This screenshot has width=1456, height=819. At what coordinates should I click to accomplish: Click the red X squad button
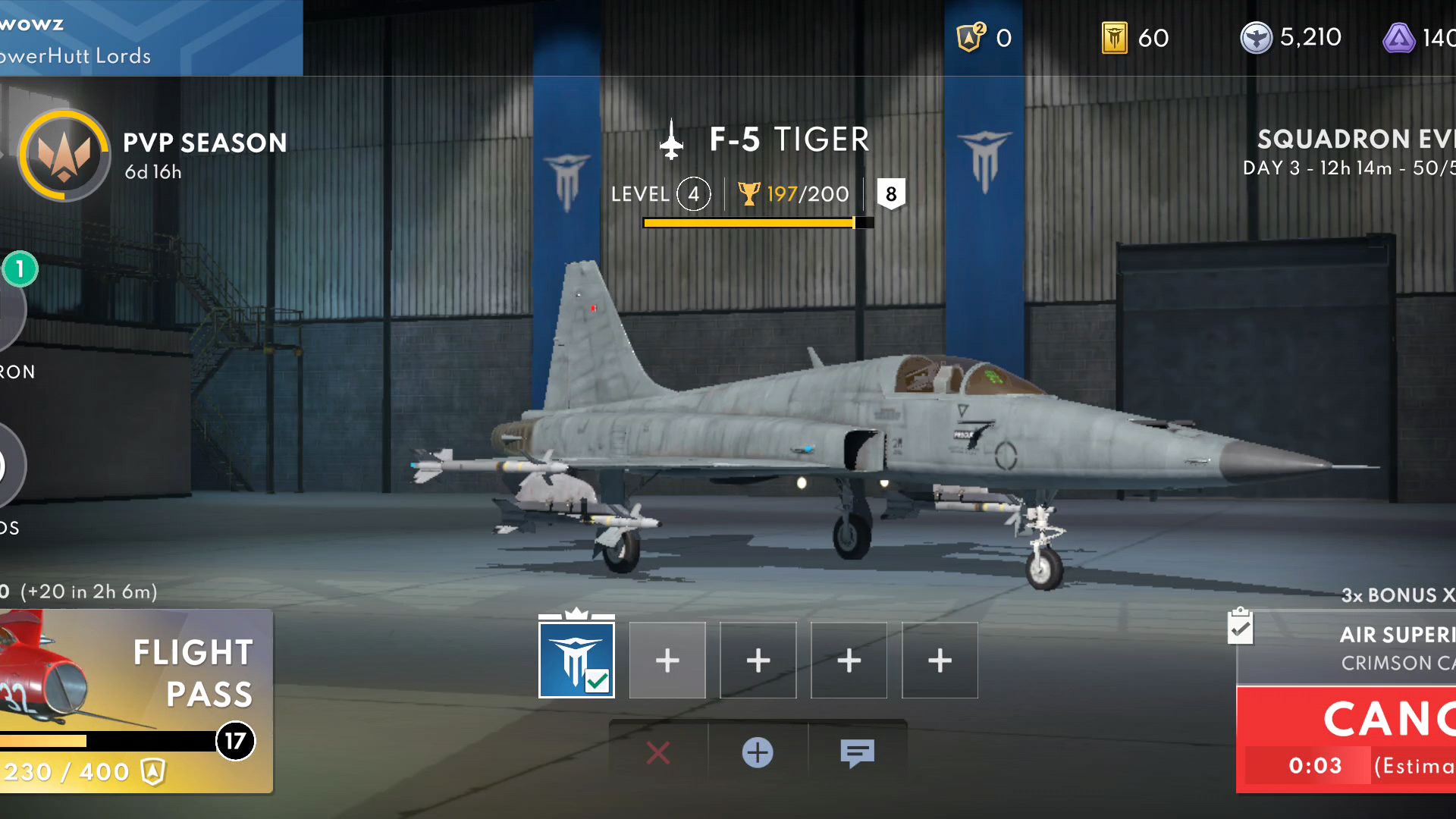(658, 753)
